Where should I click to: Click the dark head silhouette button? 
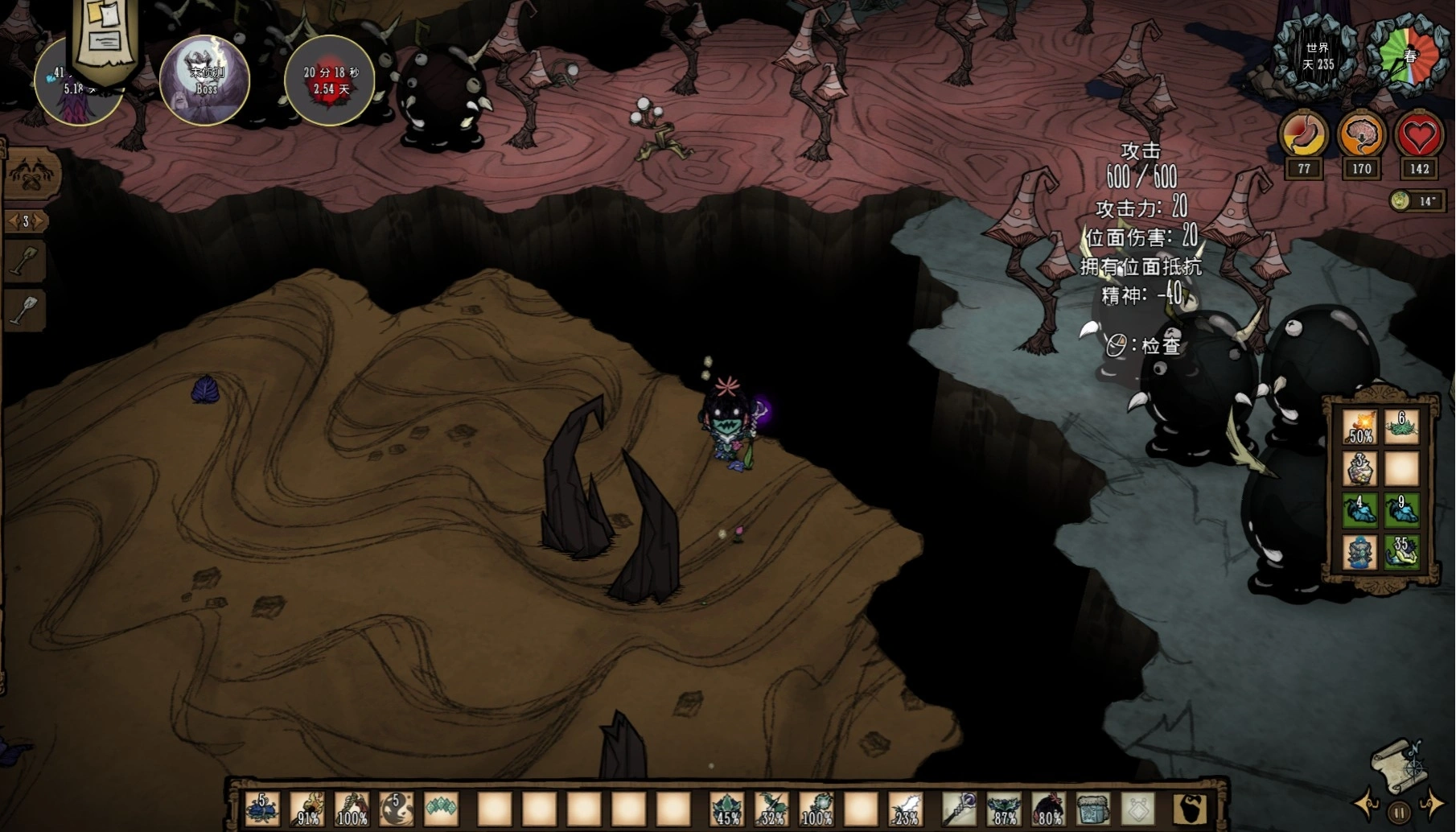[x=1188, y=808]
